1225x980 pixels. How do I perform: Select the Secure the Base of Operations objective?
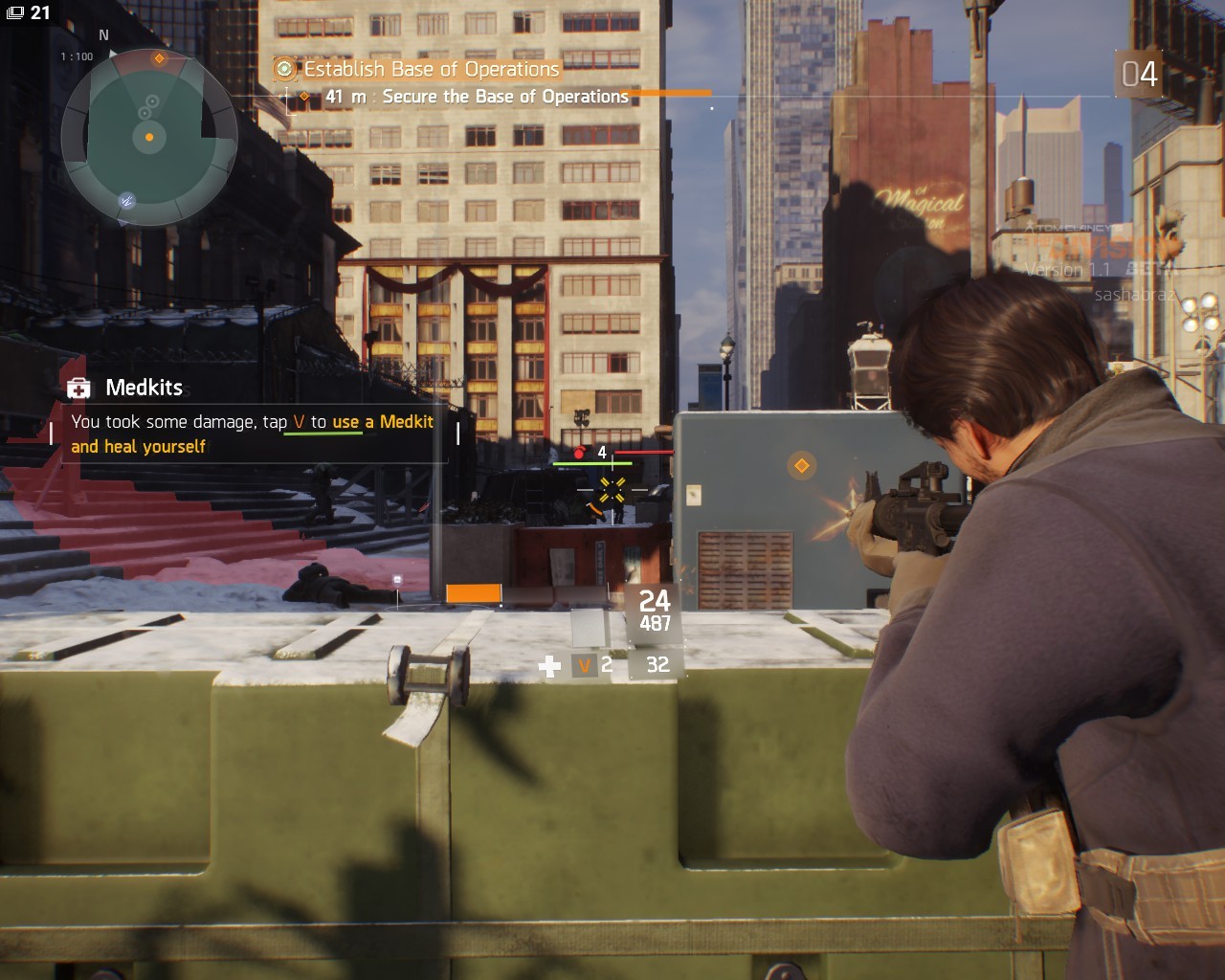pos(504,97)
